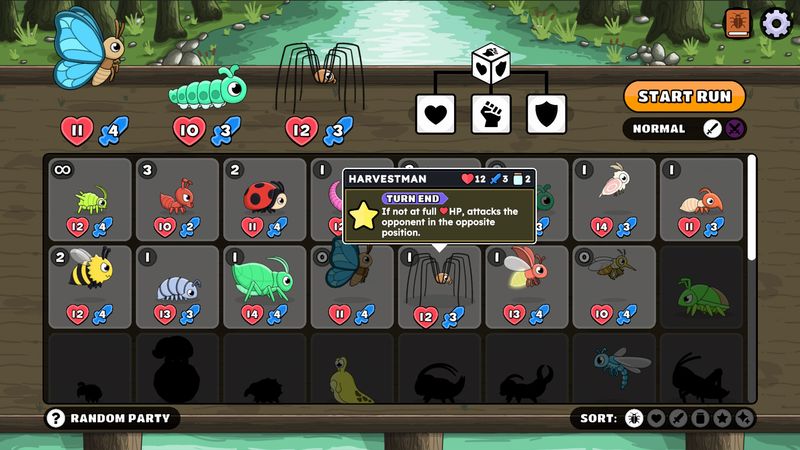Viewport: 800px width, 450px height.
Task: Sort bugs by heart health
Action: [x=656, y=418]
